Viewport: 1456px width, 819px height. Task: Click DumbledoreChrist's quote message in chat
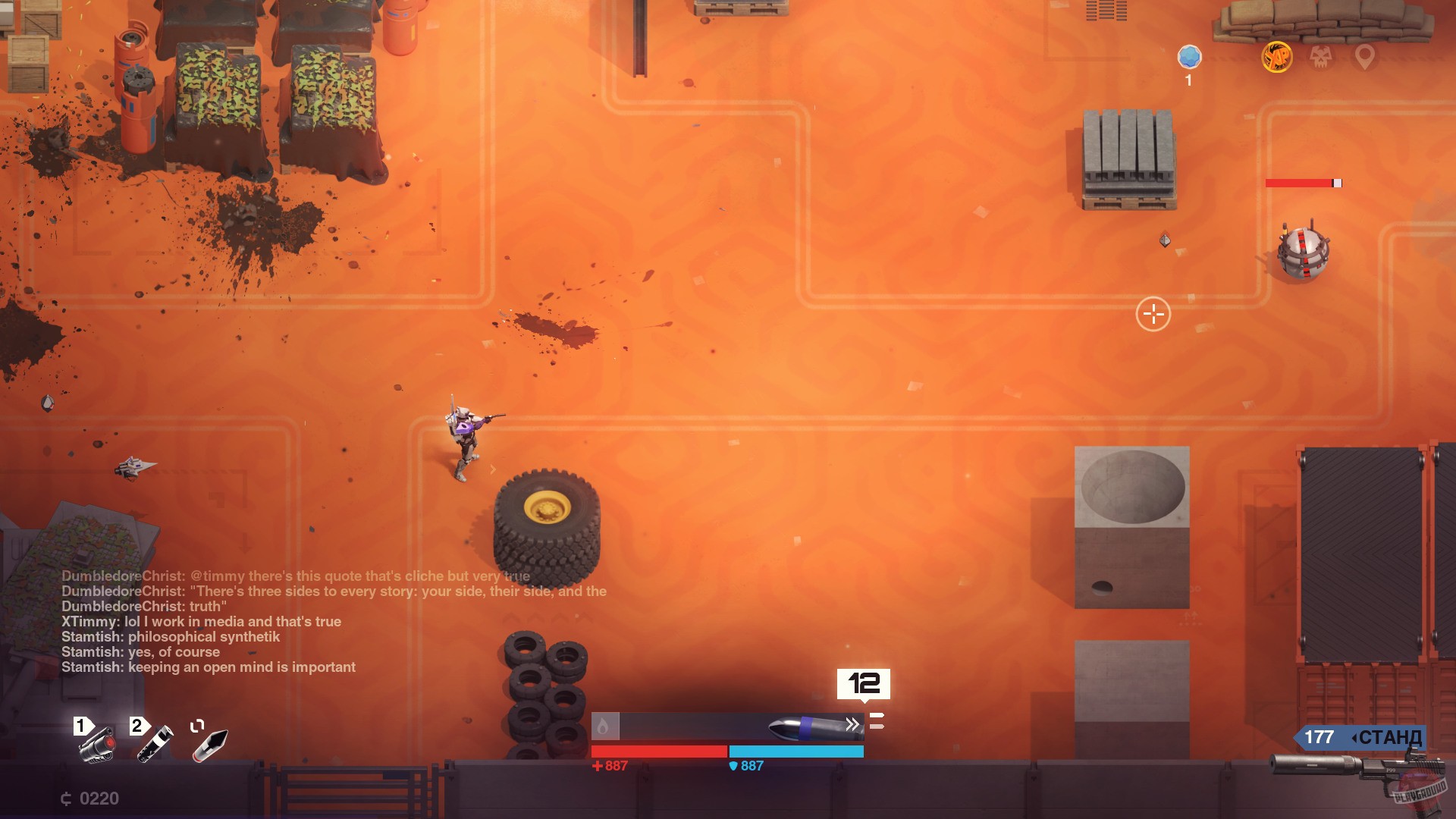(x=334, y=591)
